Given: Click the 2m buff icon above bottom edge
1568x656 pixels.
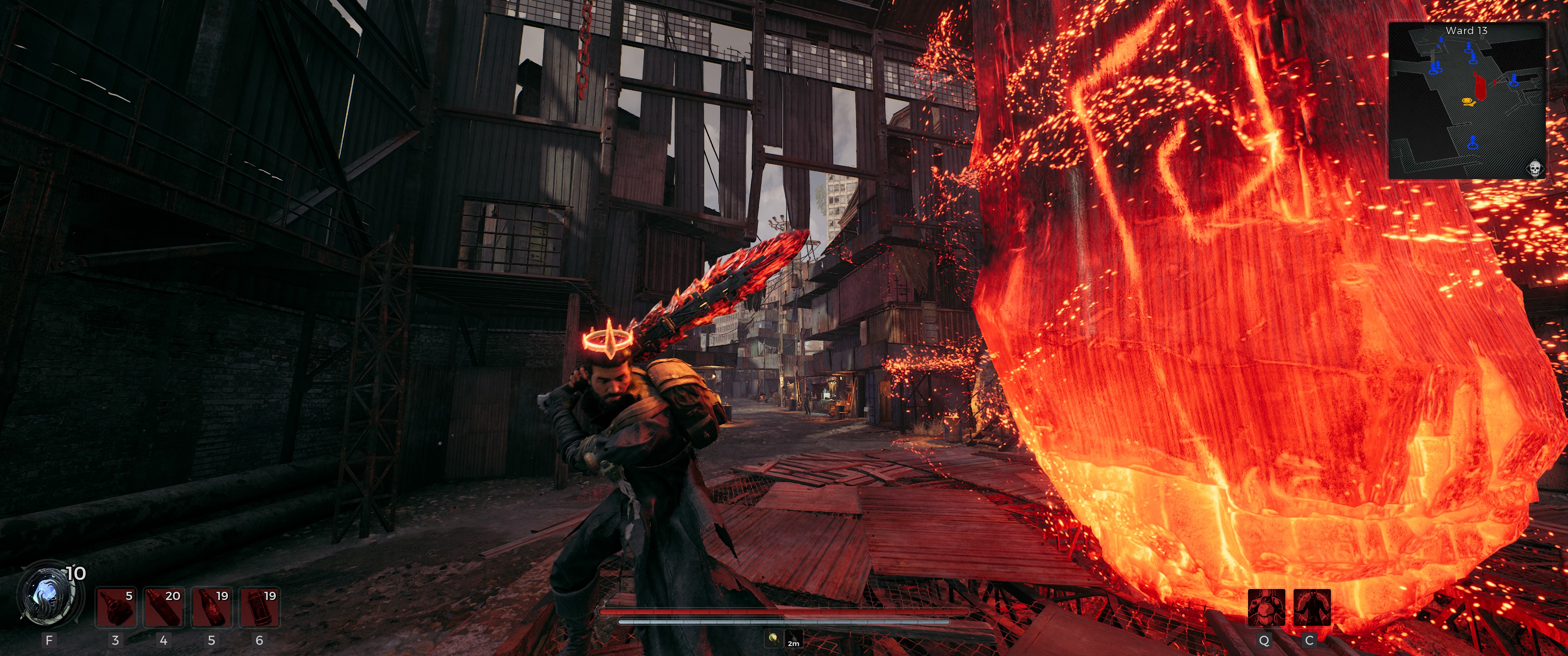Looking at the screenshot, I should pyautogui.click(x=793, y=639).
